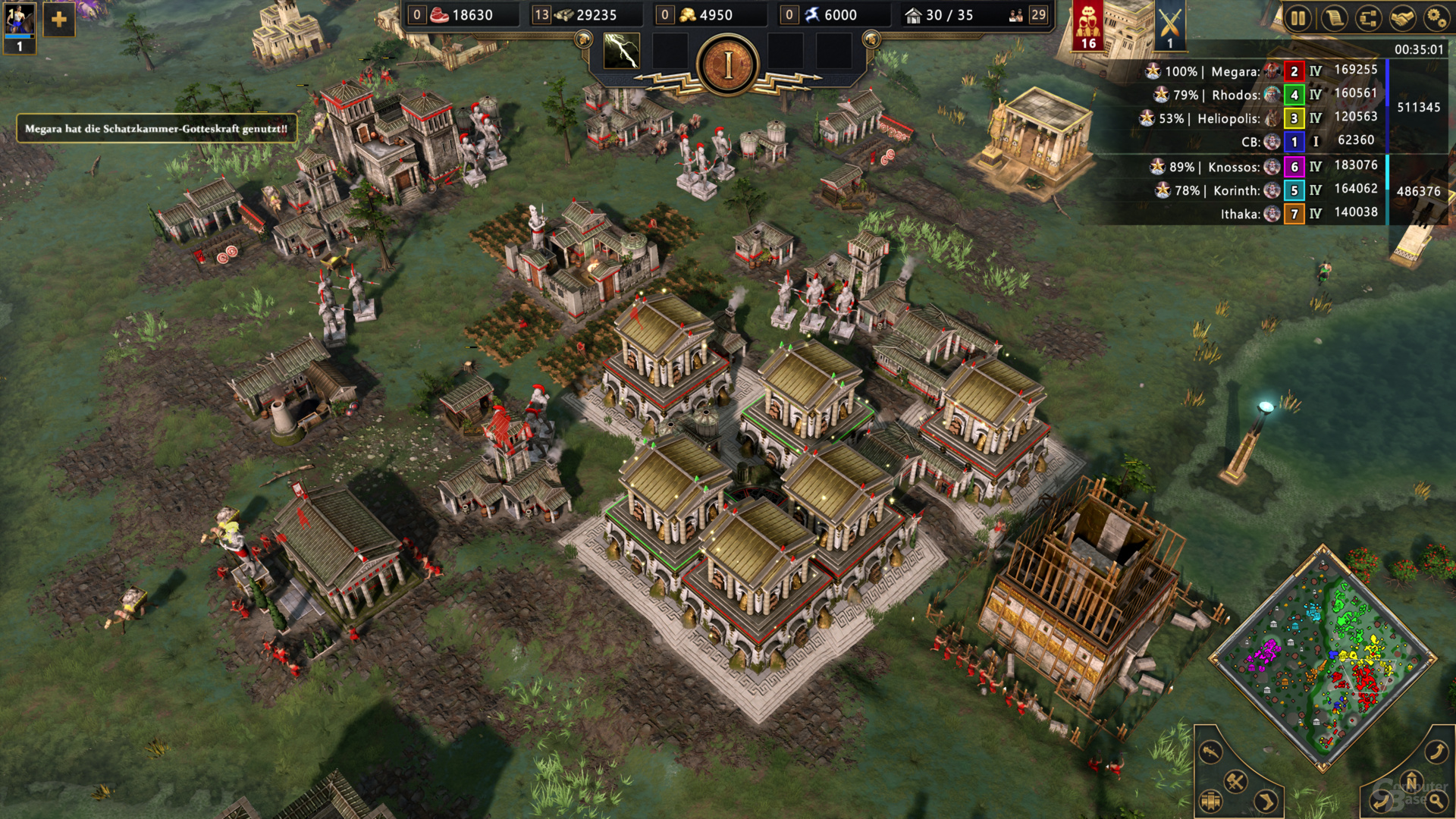The height and width of the screenshot is (819, 1456).
Task: Click the golden plus add-group button
Action: (58, 20)
